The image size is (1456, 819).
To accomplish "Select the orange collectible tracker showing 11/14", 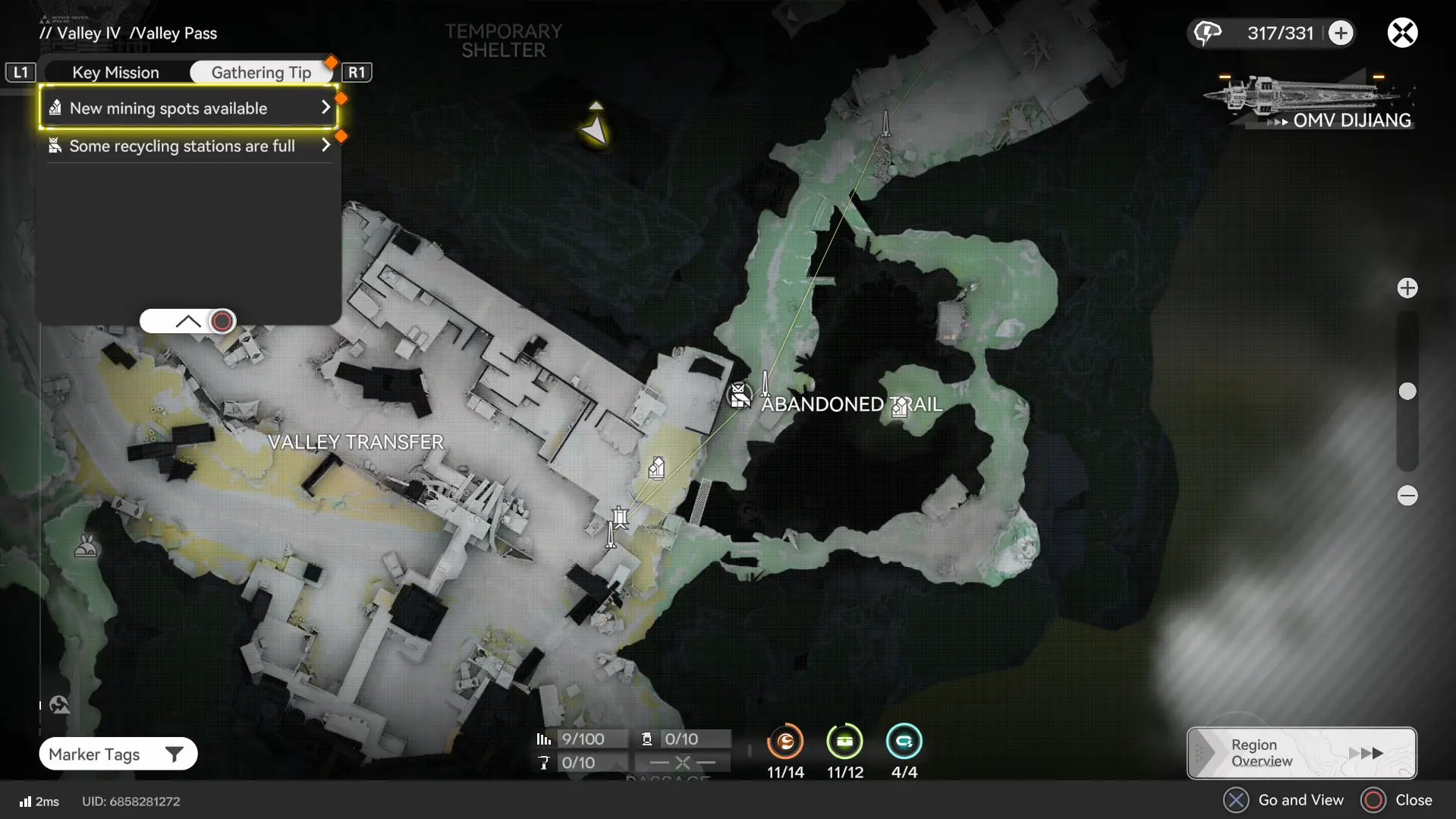I will click(x=785, y=742).
